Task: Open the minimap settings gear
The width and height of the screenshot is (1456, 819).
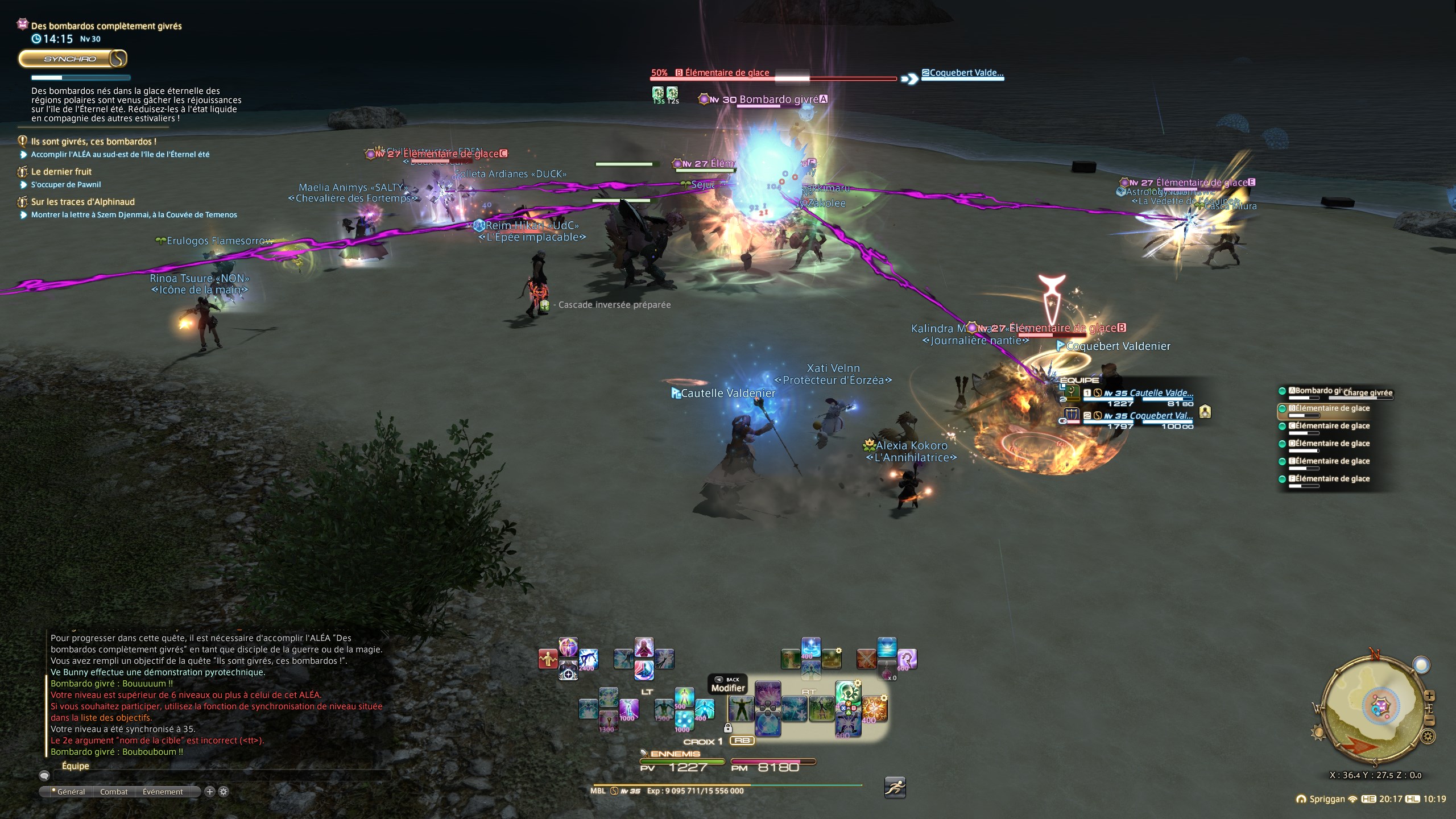Action: (1428, 738)
